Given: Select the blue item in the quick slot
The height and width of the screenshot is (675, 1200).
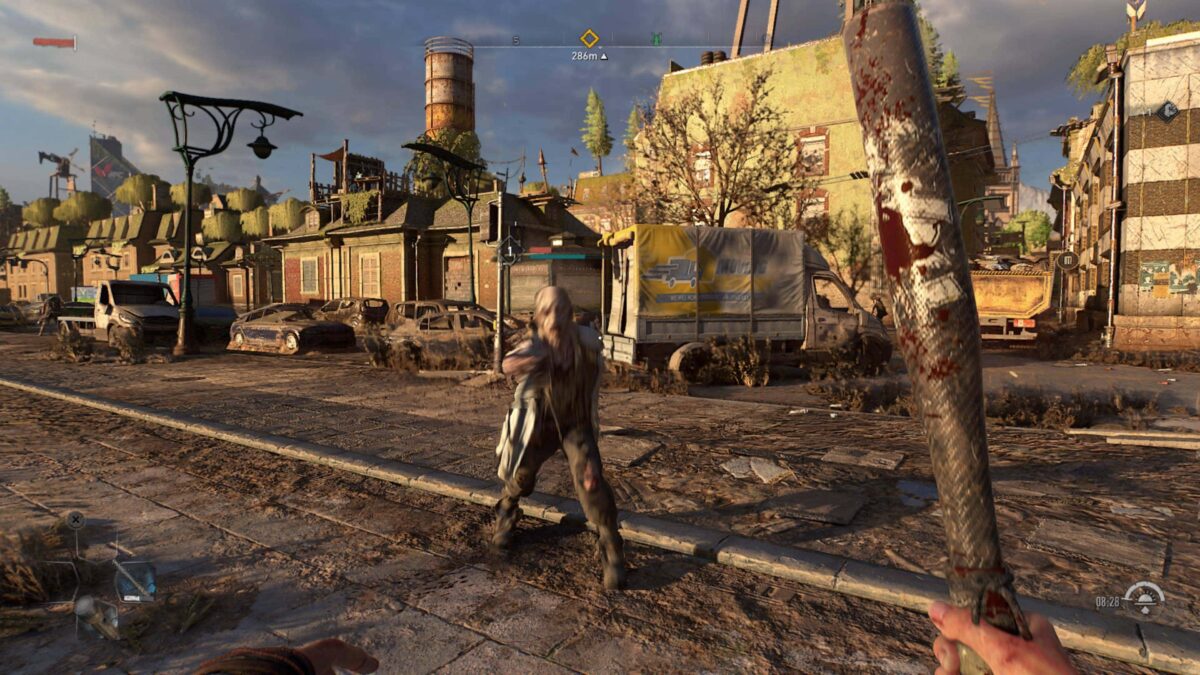Looking at the screenshot, I should pyautogui.click(x=134, y=580).
